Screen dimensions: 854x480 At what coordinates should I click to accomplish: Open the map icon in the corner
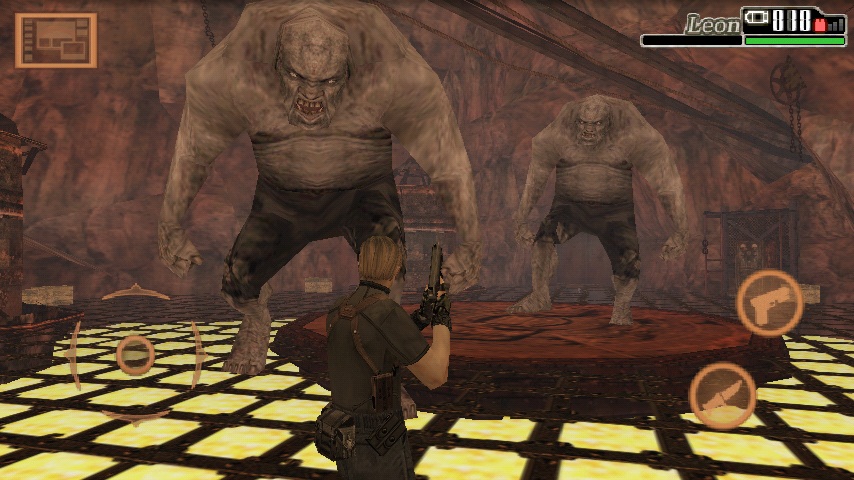[x=55, y=40]
